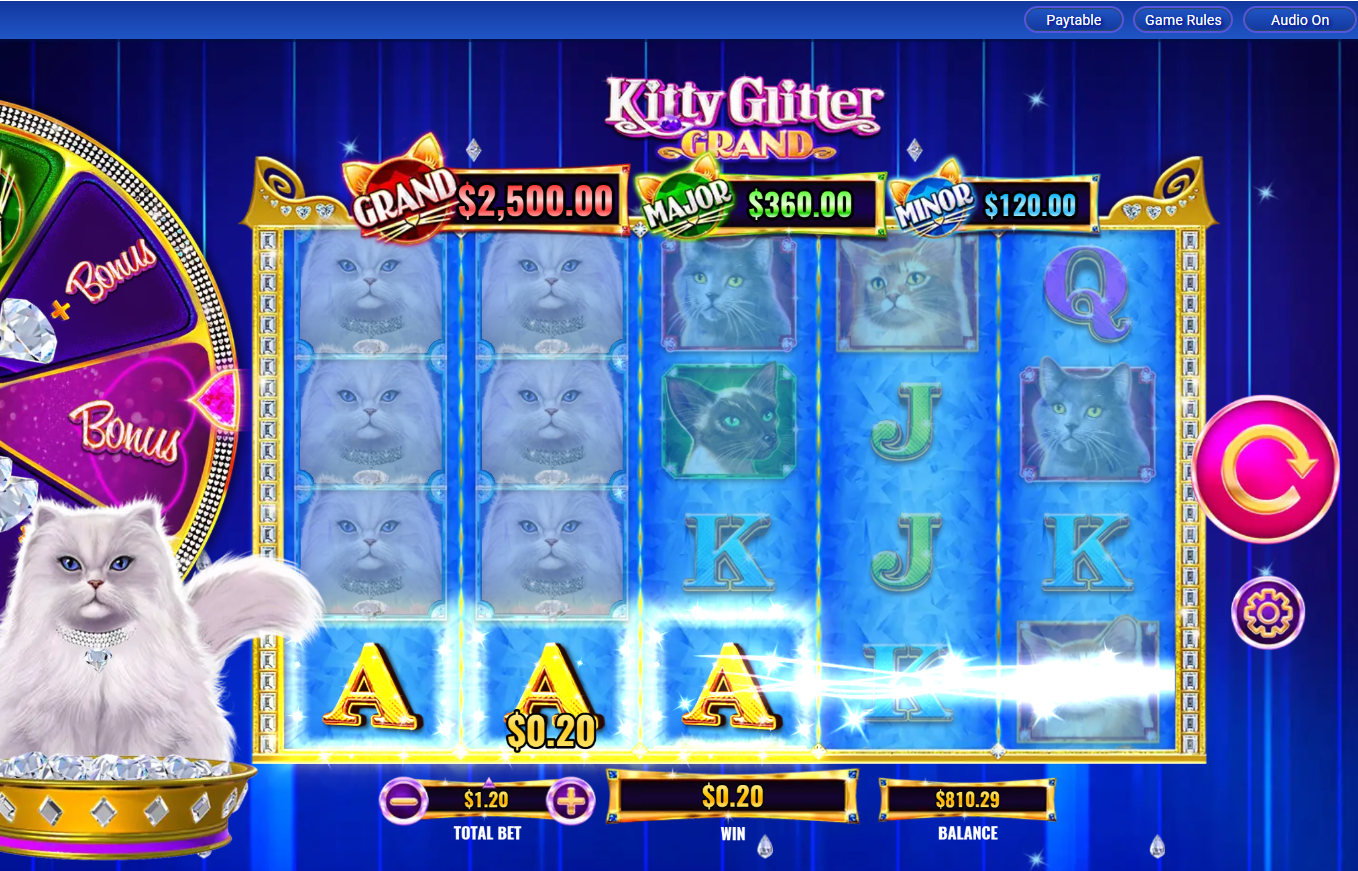Click the grey cat symbol on reel five
1358x871 pixels.
pos(1086,420)
